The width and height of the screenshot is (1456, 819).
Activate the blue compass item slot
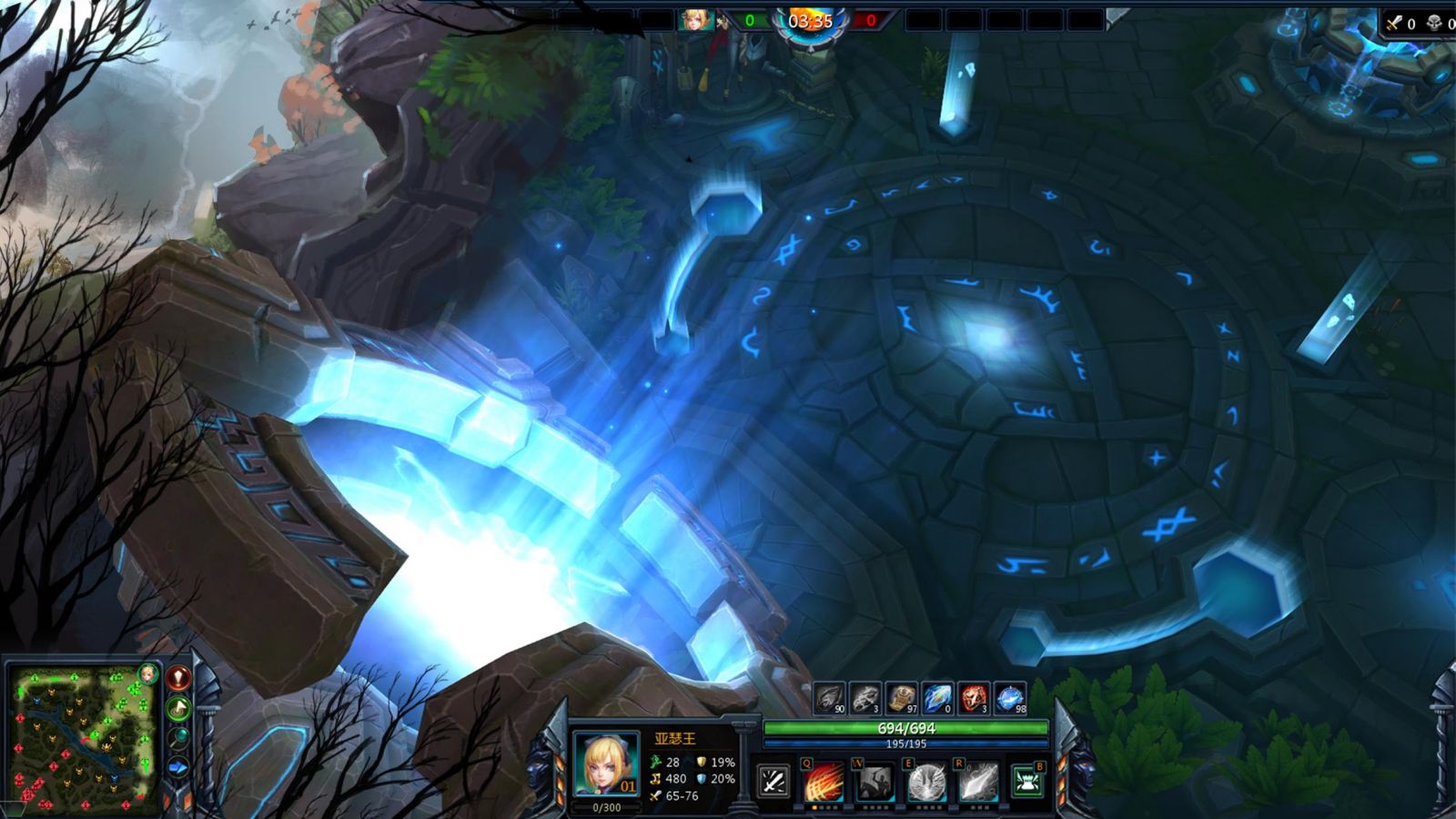[1010, 699]
